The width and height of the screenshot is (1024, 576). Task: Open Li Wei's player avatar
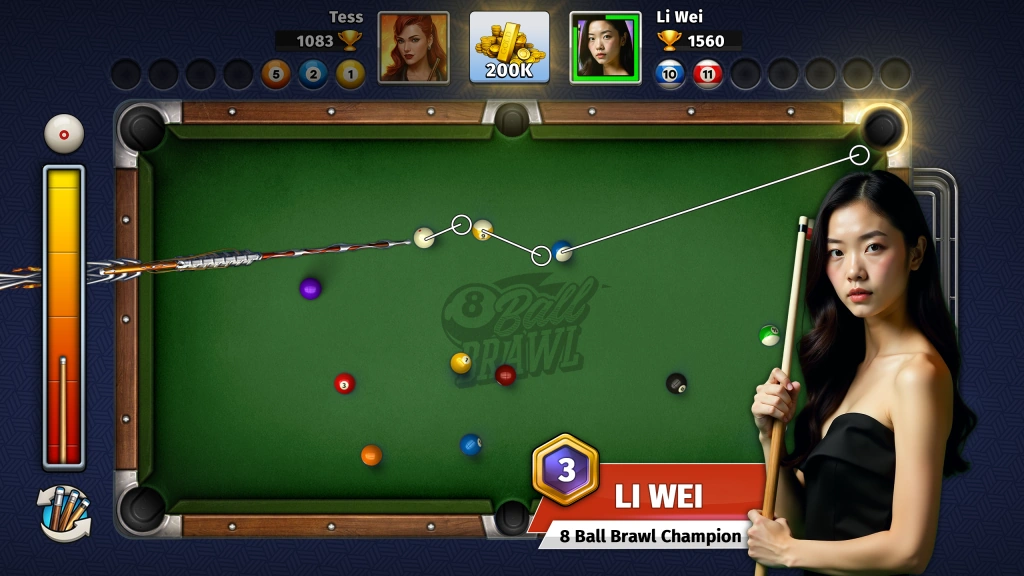605,47
